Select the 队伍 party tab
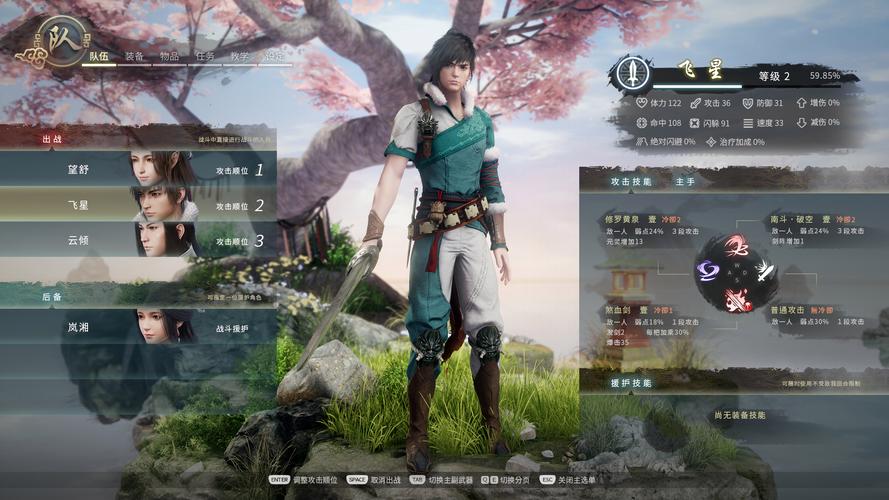This screenshot has width=889, height=500. [x=99, y=56]
